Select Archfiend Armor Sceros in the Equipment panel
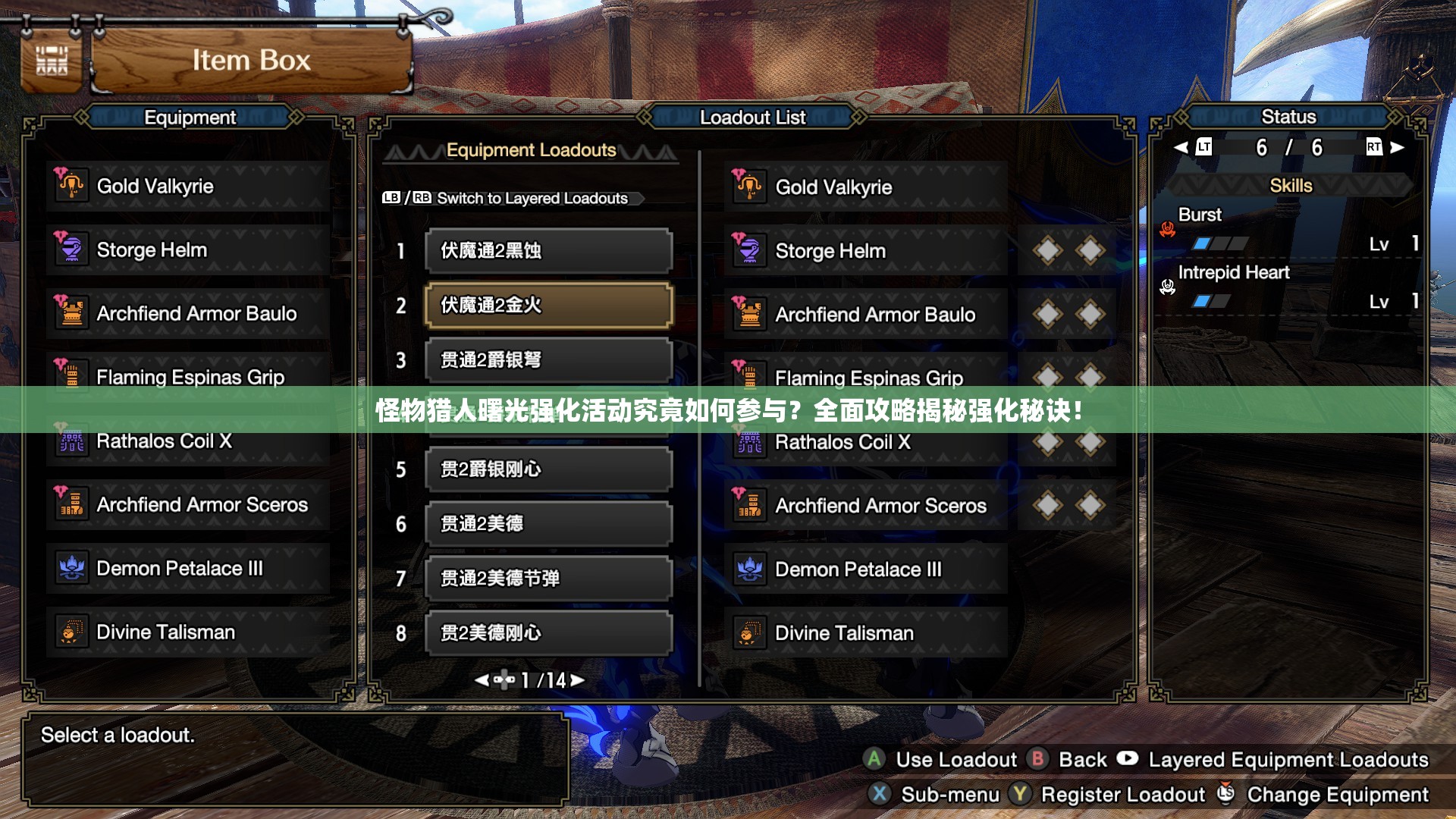The image size is (1456, 819). [x=187, y=505]
